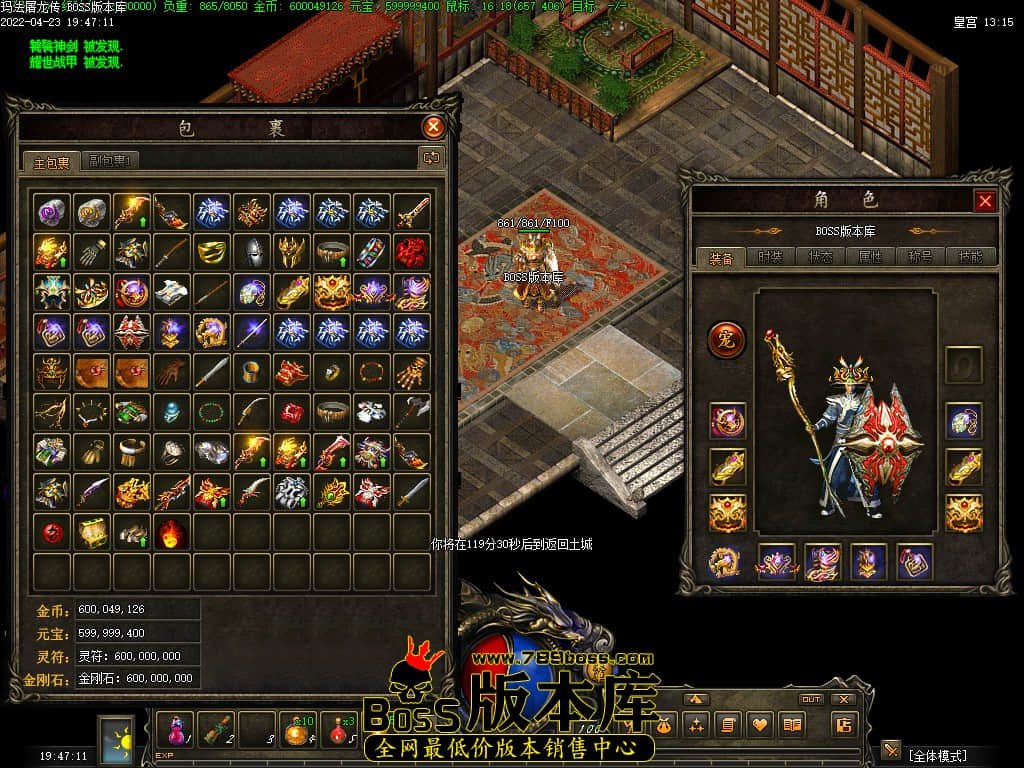Image resolution: width=1024 pixels, height=768 pixels.
Task: Select the treasure chest item in bag
Action: (92, 531)
